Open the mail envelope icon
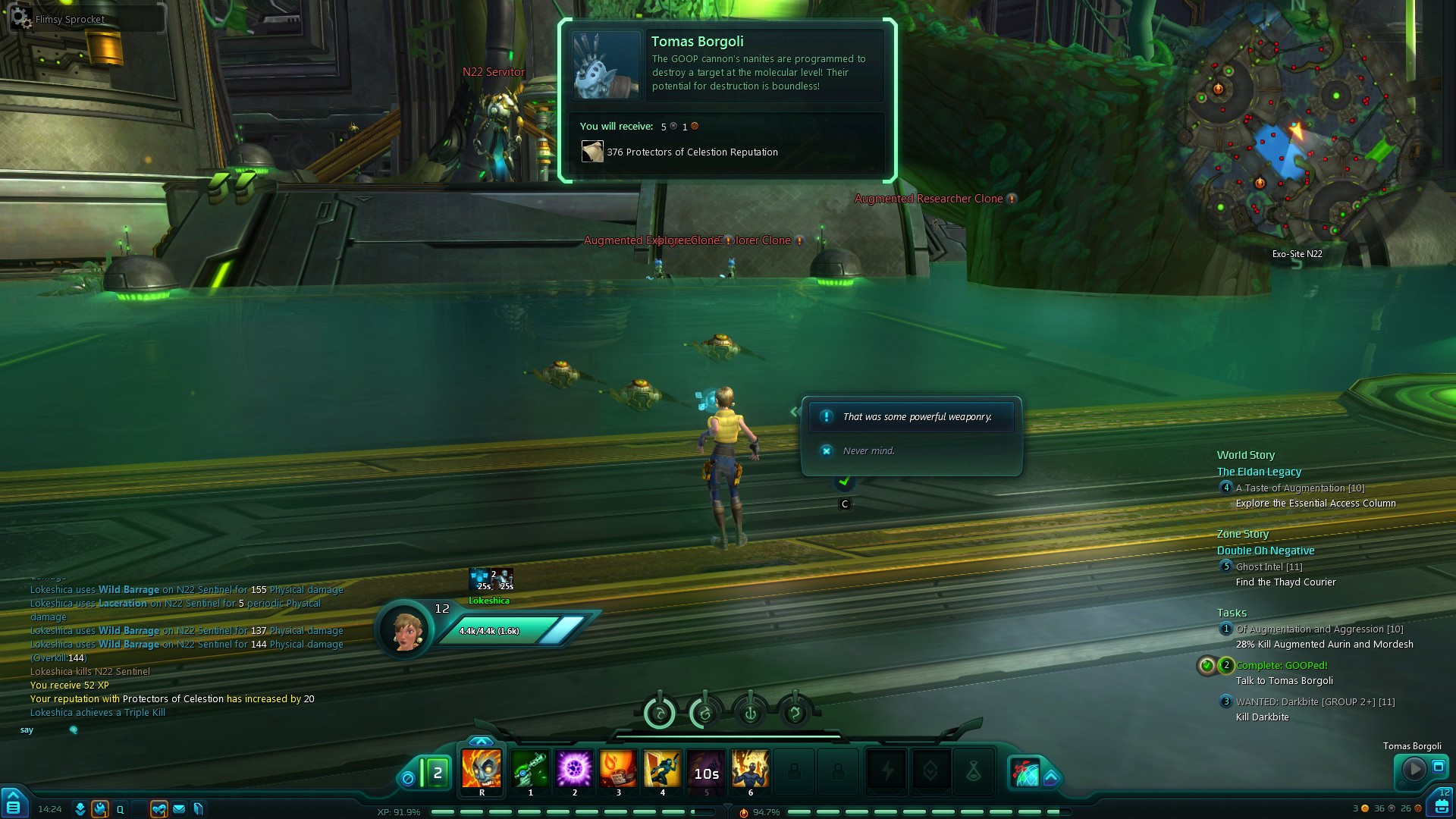 179,809
